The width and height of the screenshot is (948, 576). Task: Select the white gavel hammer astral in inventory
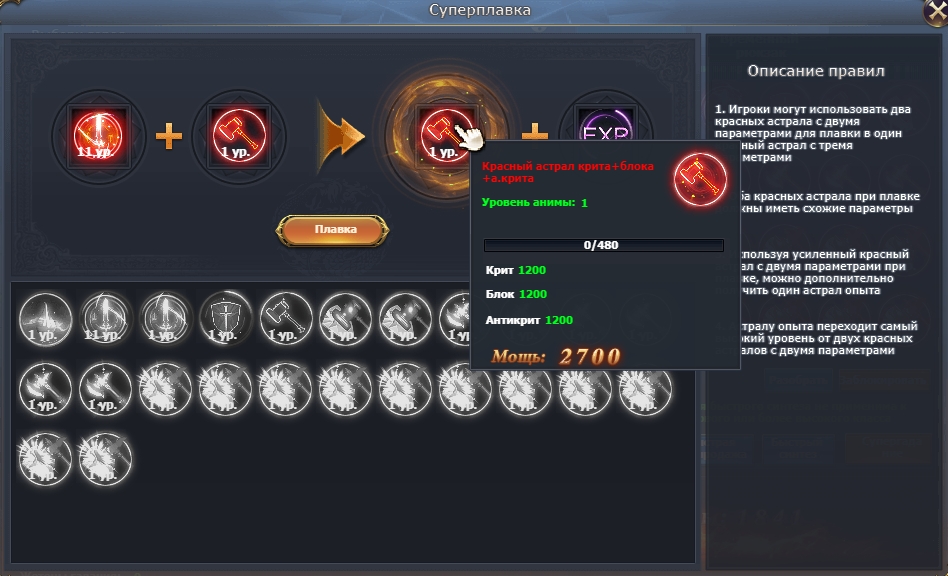(x=285, y=318)
